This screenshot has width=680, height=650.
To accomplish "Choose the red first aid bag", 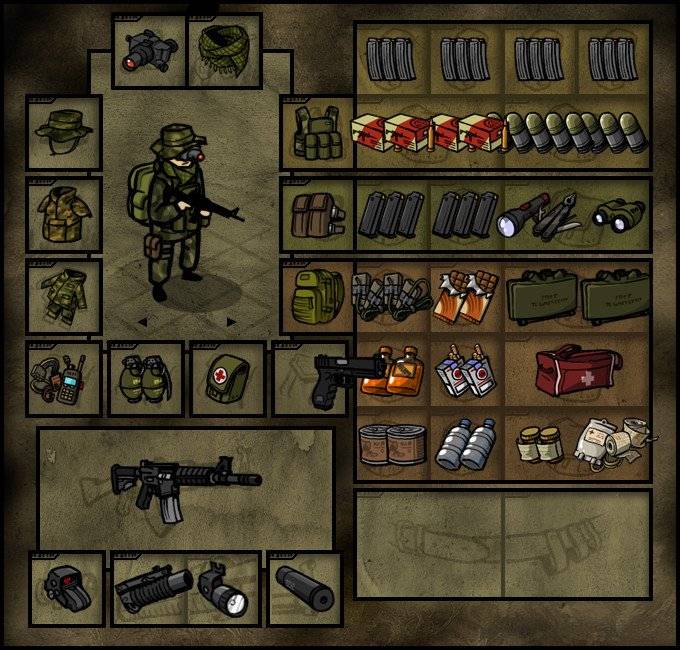I will coord(577,370).
